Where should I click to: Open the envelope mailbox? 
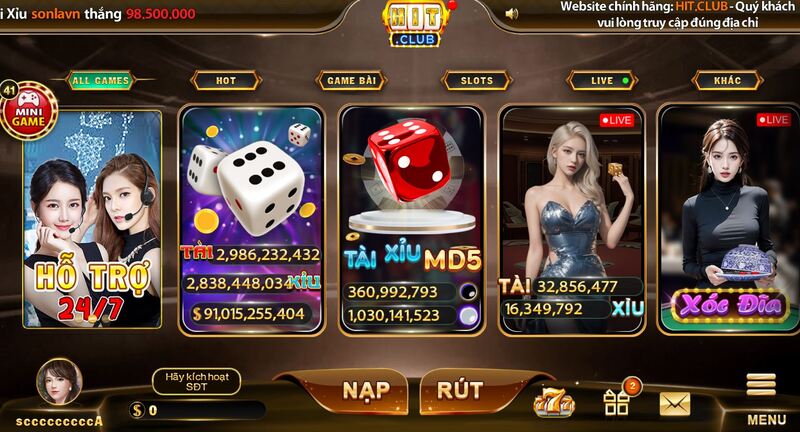tap(675, 403)
